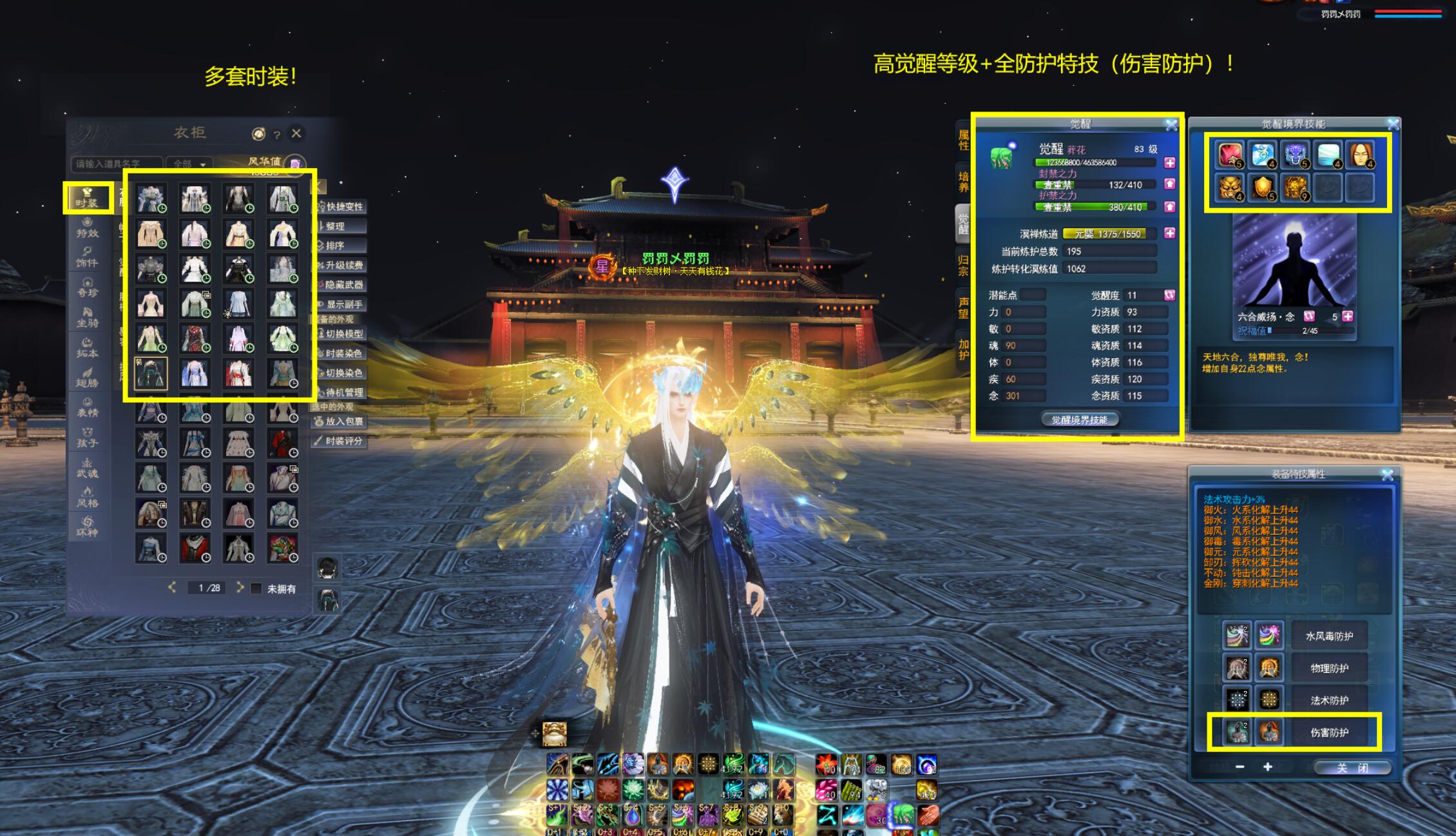Click the 整理 organize button
Screen dimensions: 1456x836
tap(340, 226)
